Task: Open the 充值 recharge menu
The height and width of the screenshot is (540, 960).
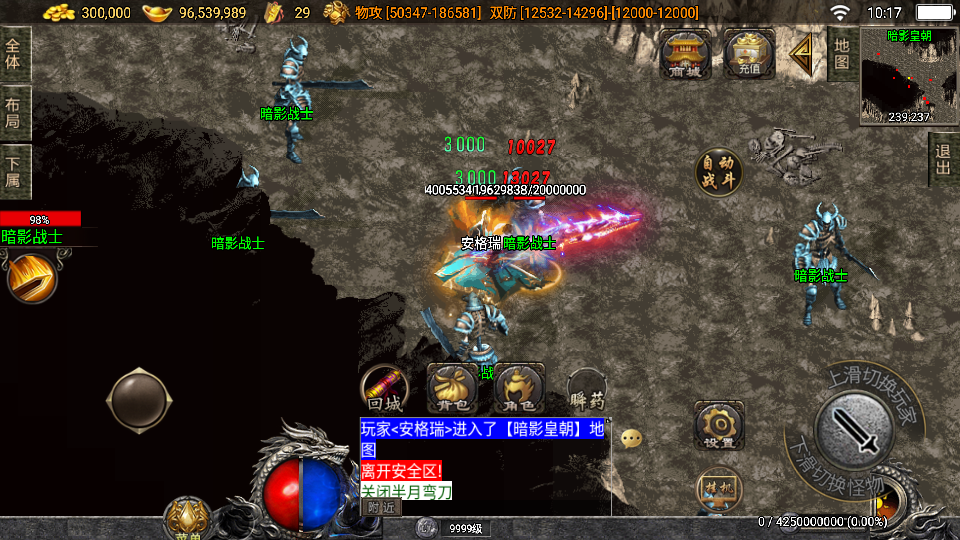Action: (749, 54)
